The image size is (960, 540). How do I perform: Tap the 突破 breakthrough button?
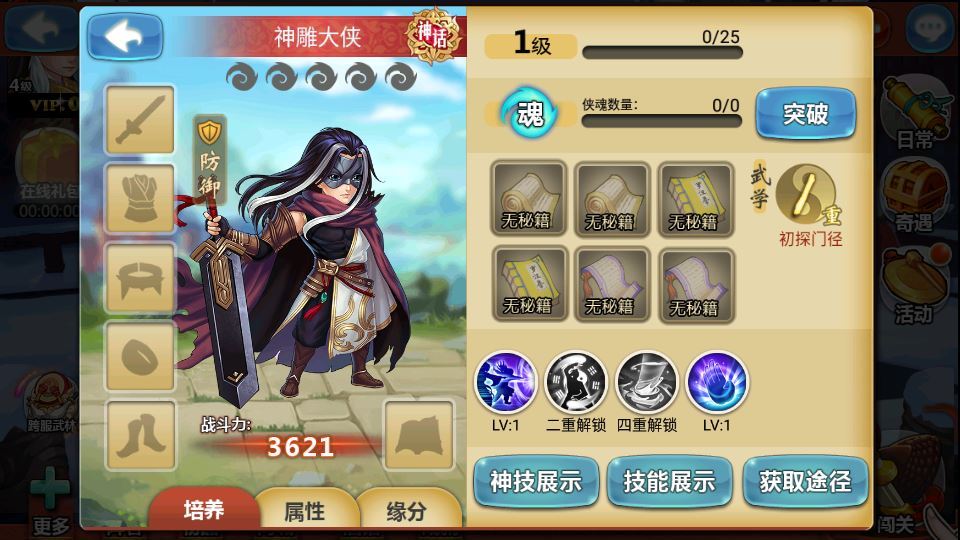point(805,114)
